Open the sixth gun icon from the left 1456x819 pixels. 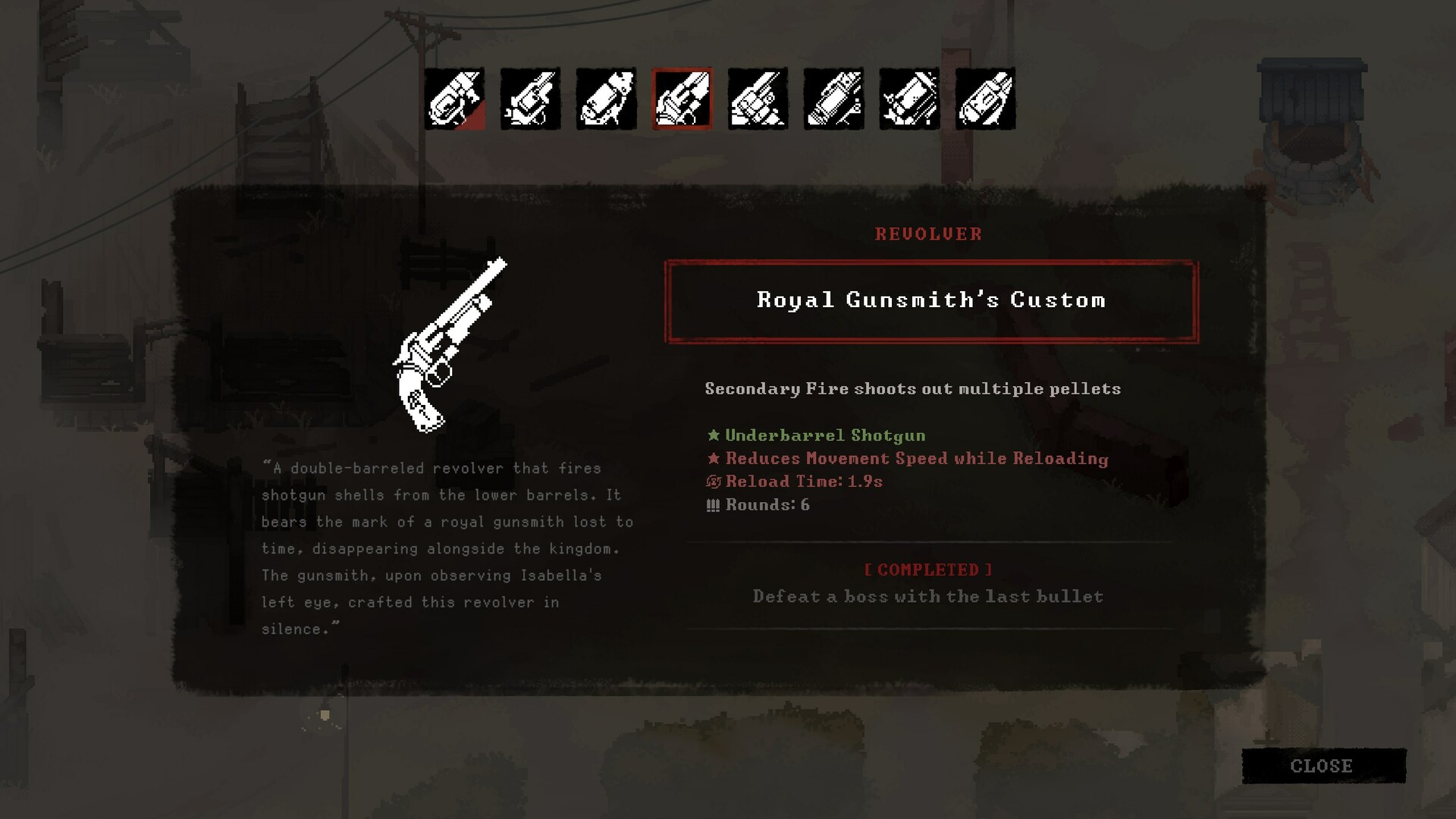833,99
